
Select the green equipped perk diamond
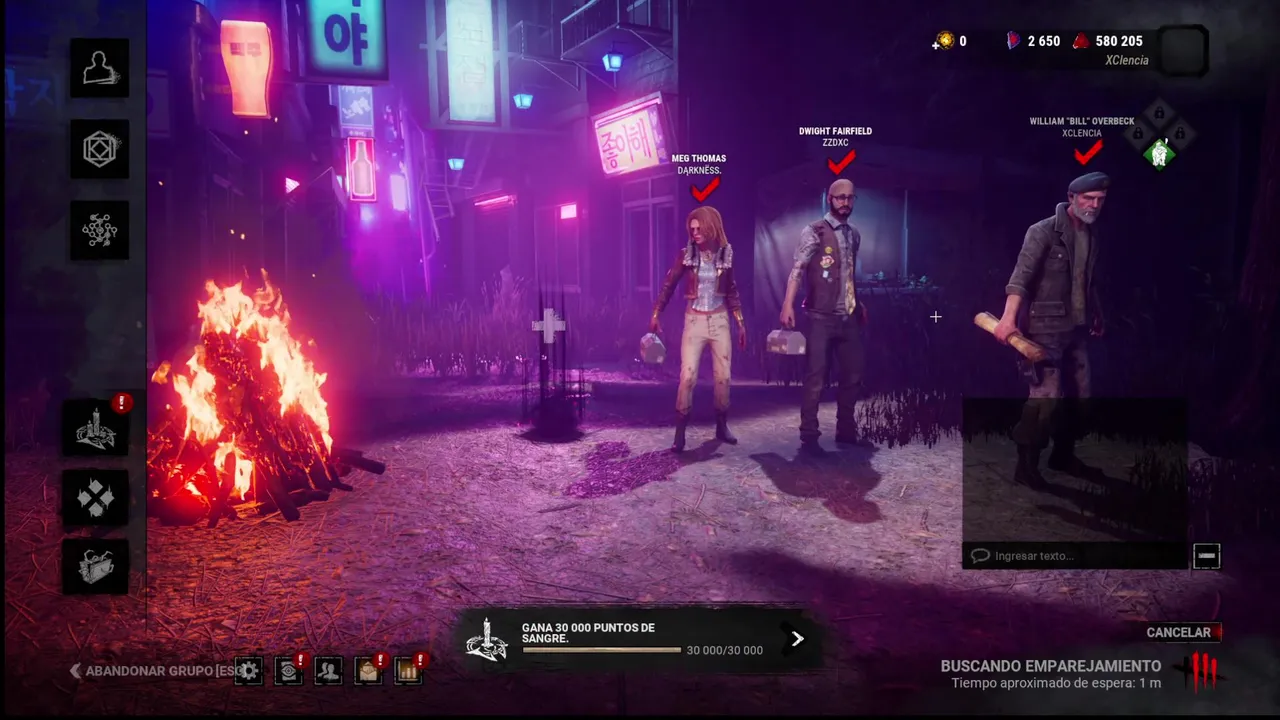click(x=1159, y=154)
